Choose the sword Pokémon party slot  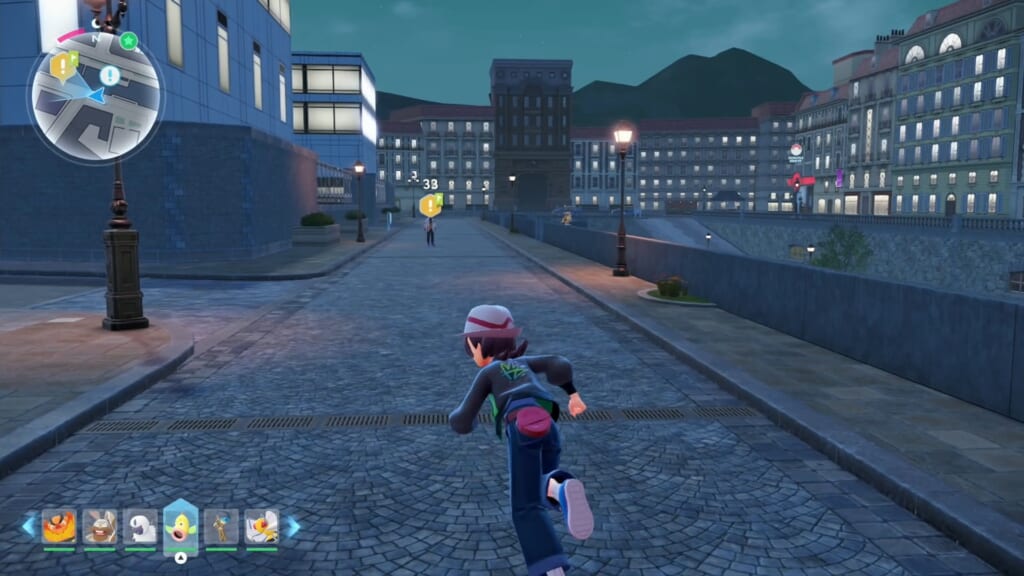tap(221, 526)
